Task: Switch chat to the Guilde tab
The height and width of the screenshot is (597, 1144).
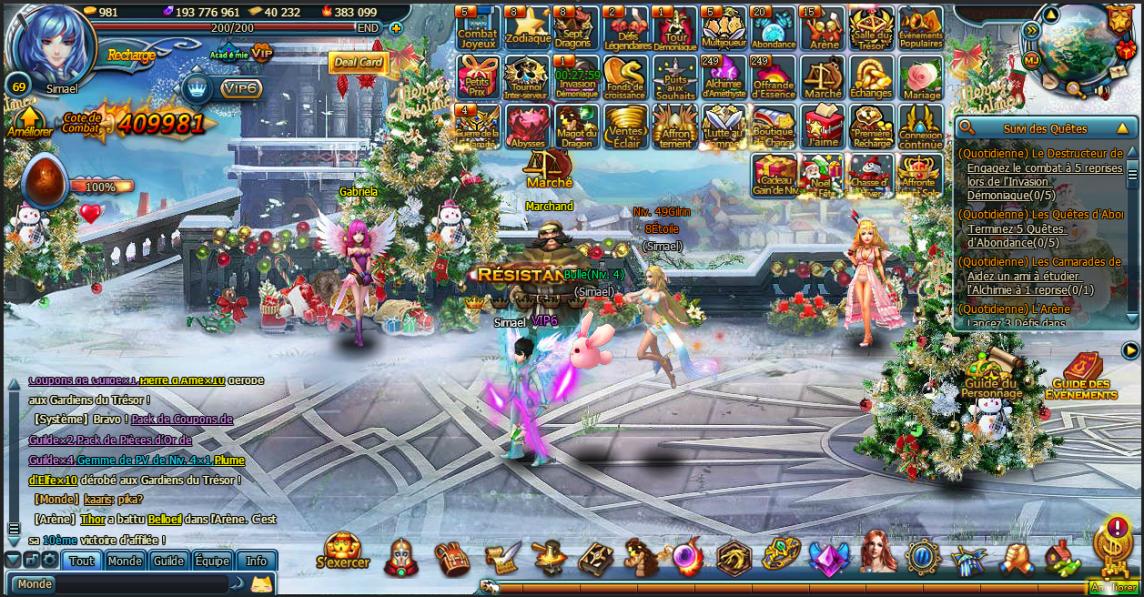Action: [168, 561]
